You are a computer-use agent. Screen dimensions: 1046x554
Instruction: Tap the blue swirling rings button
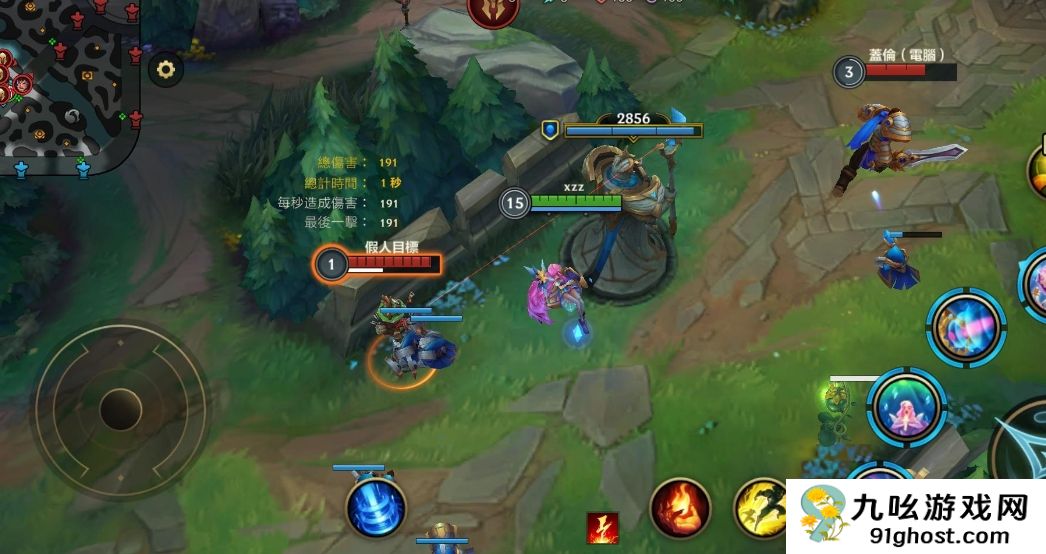(376, 508)
